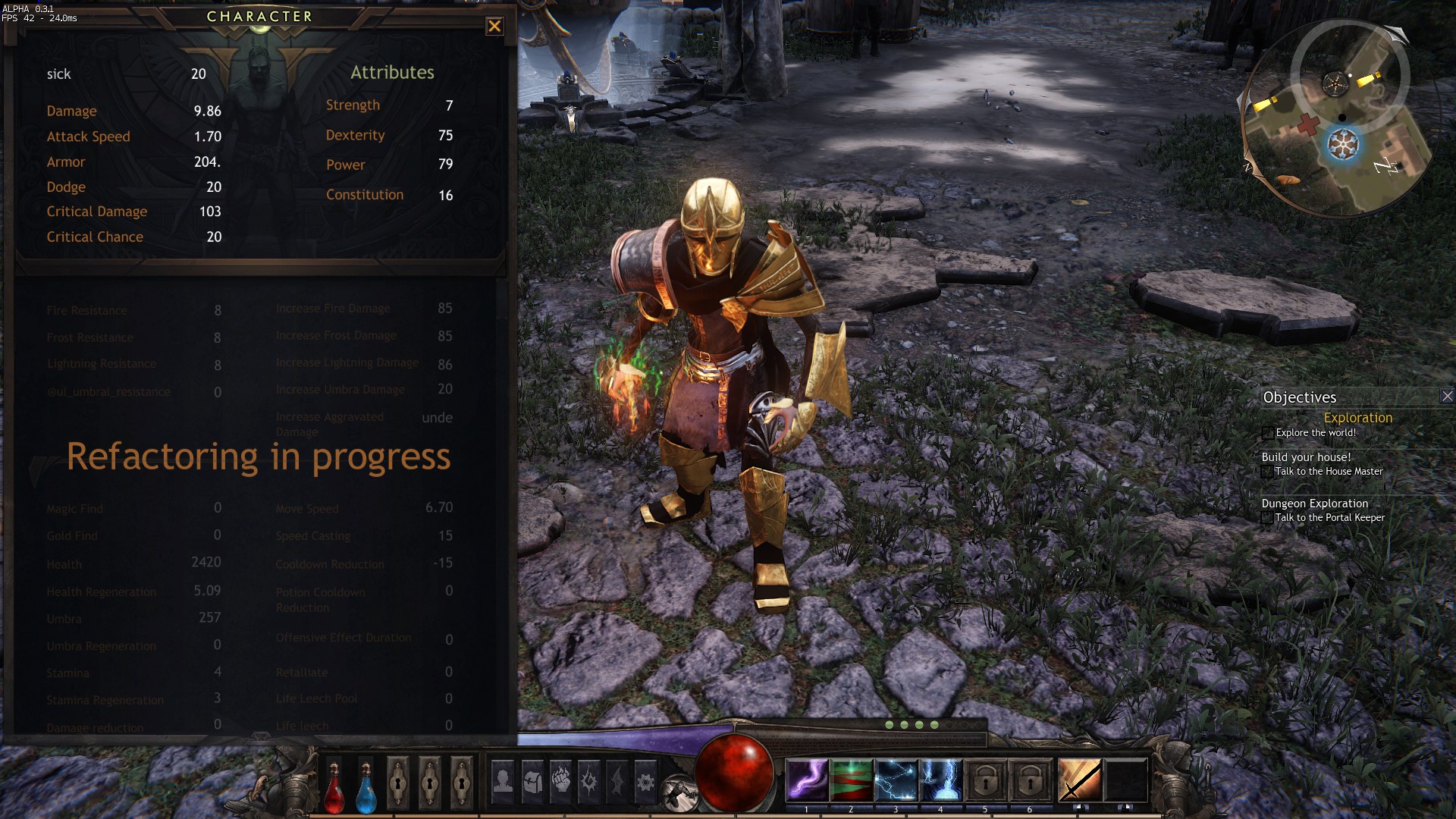
Task: Open the character sheet silhouette icon
Action: (x=503, y=780)
